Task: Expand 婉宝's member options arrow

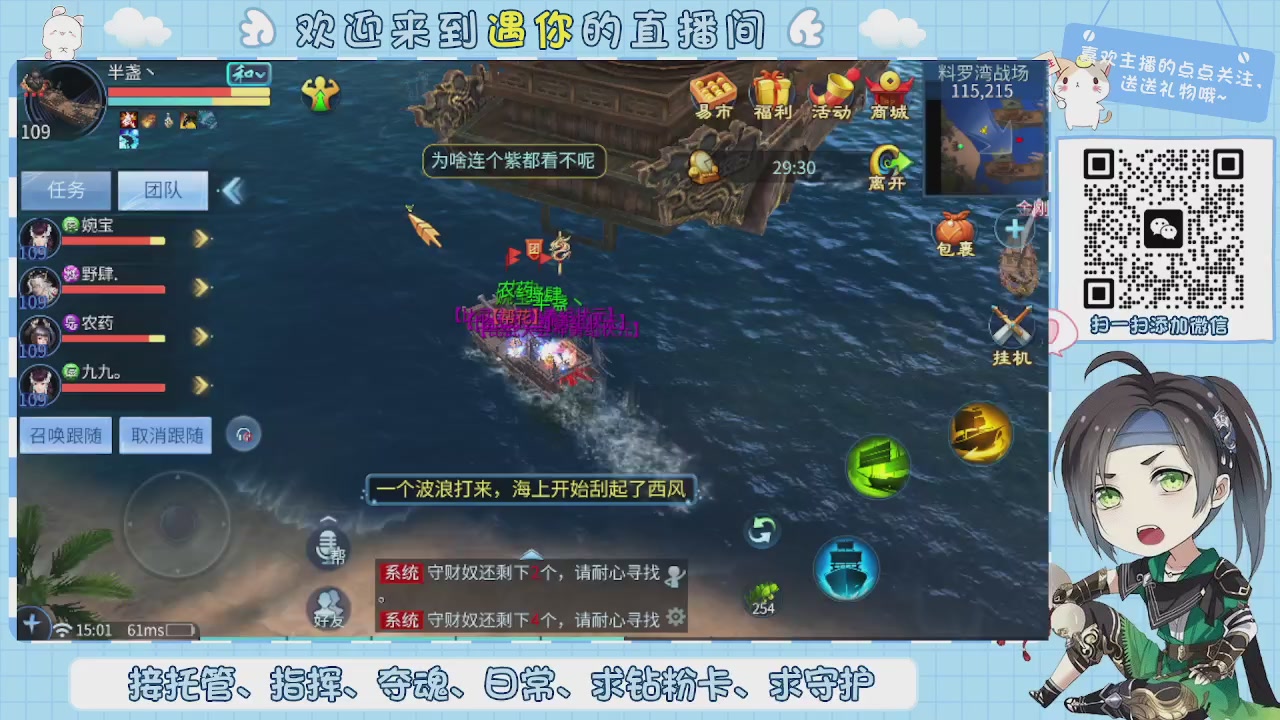Action: [201, 238]
